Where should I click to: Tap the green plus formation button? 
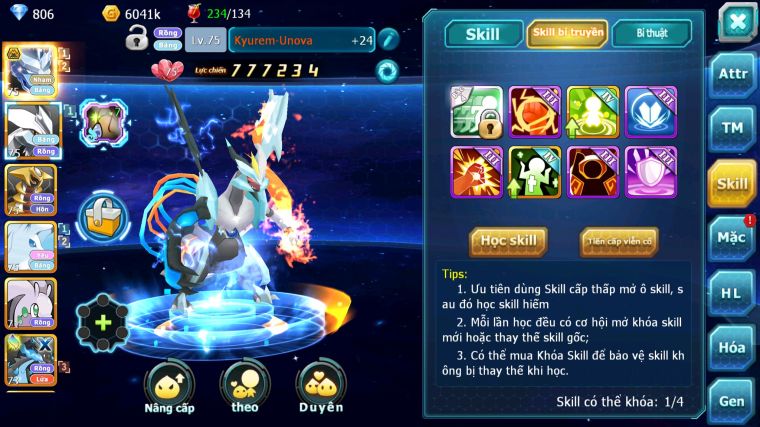[102, 323]
